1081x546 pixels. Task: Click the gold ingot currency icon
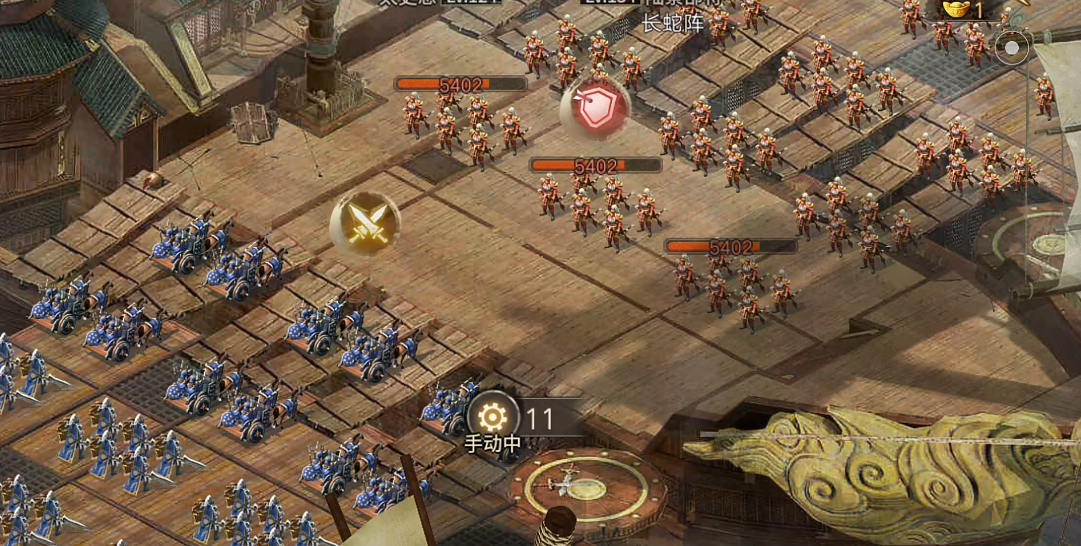958,9
